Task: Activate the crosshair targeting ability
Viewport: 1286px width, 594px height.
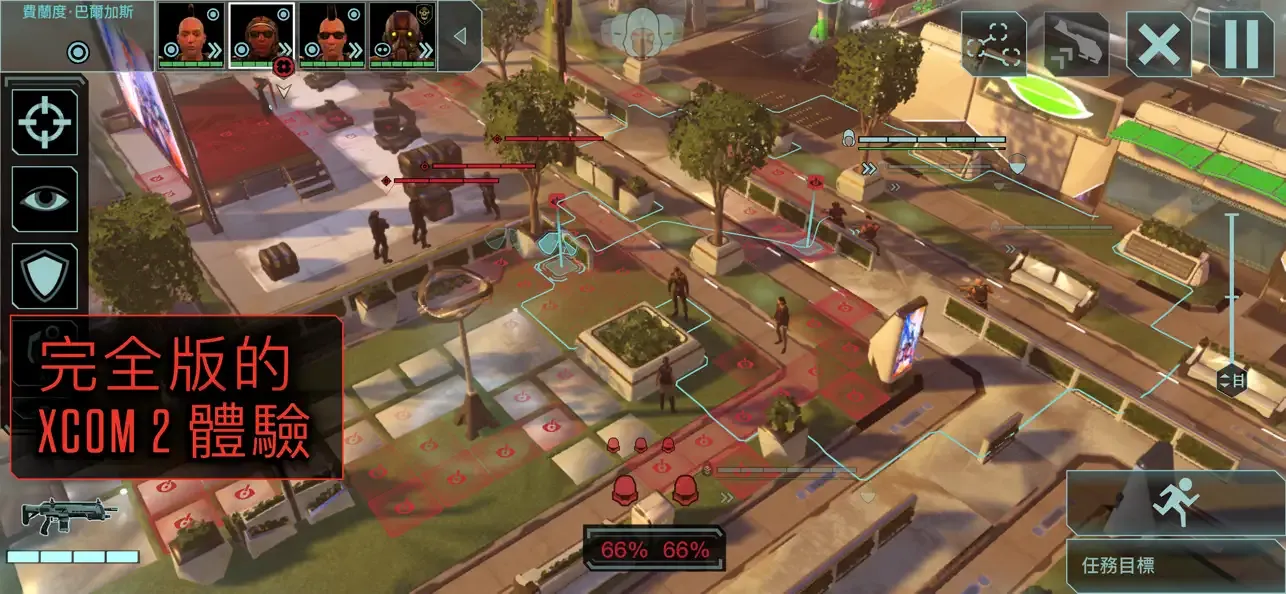Action: [x=45, y=122]
